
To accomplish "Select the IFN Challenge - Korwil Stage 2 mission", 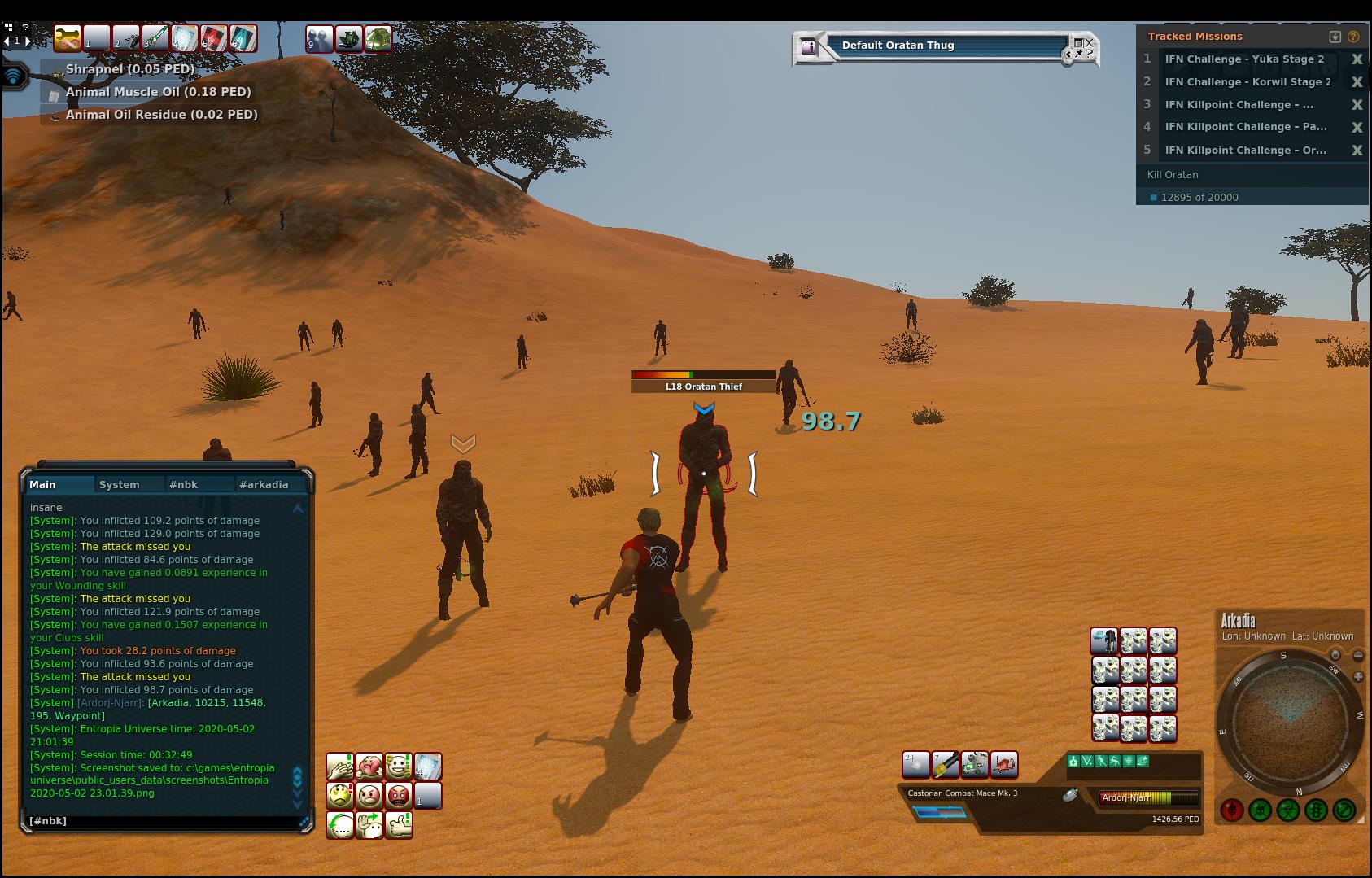I will 1247,81.
